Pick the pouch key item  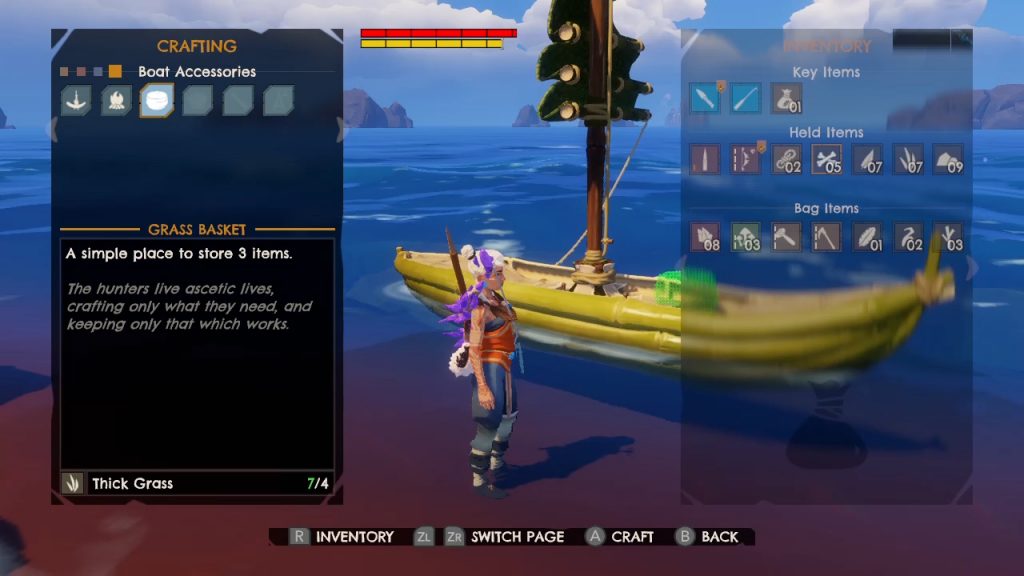[x=786, y=98]
